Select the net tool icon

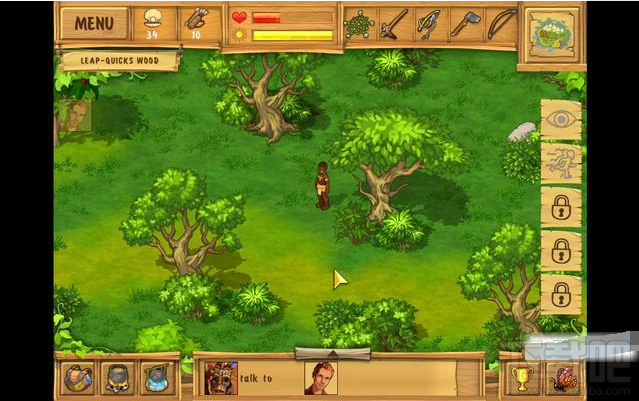(359, 24)
